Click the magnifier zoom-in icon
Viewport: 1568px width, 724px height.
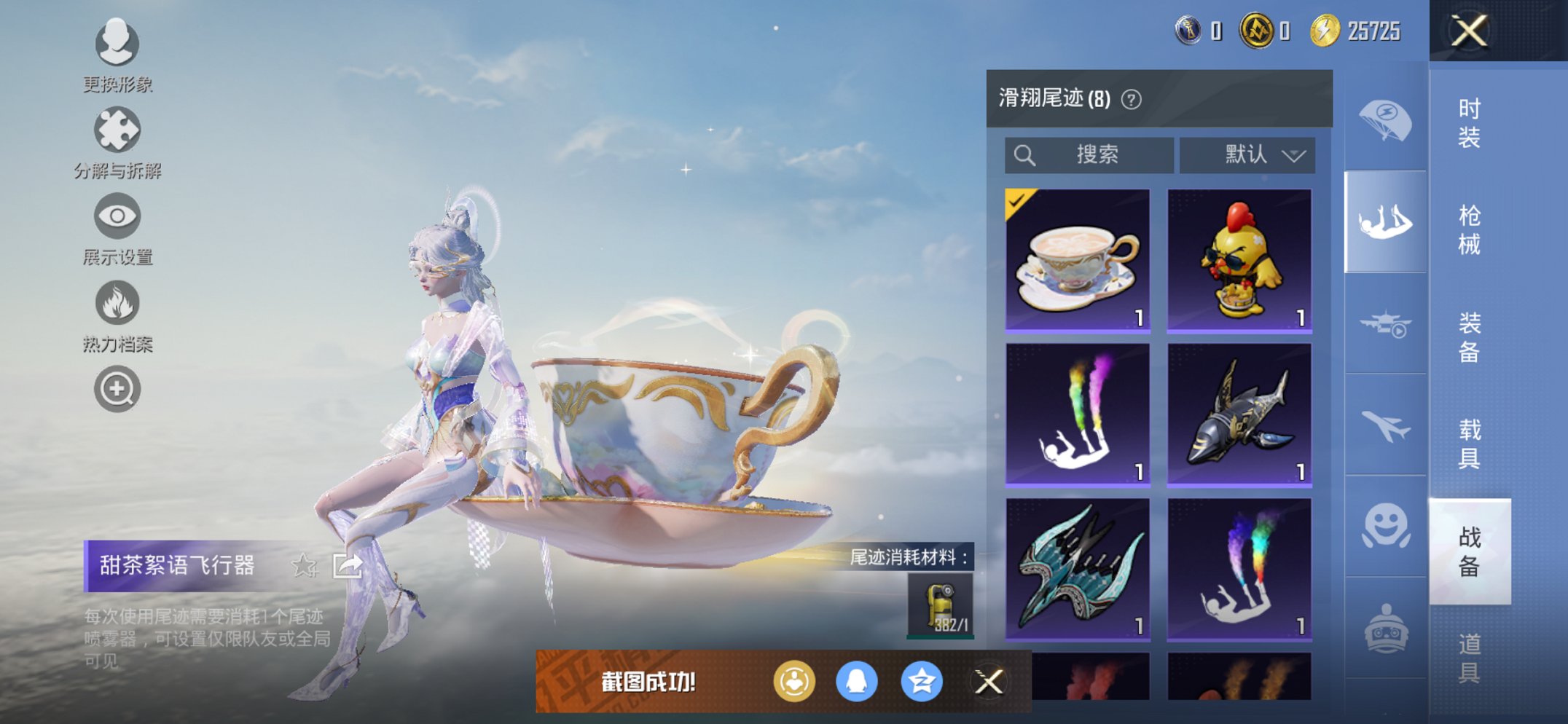click(117, 388)
